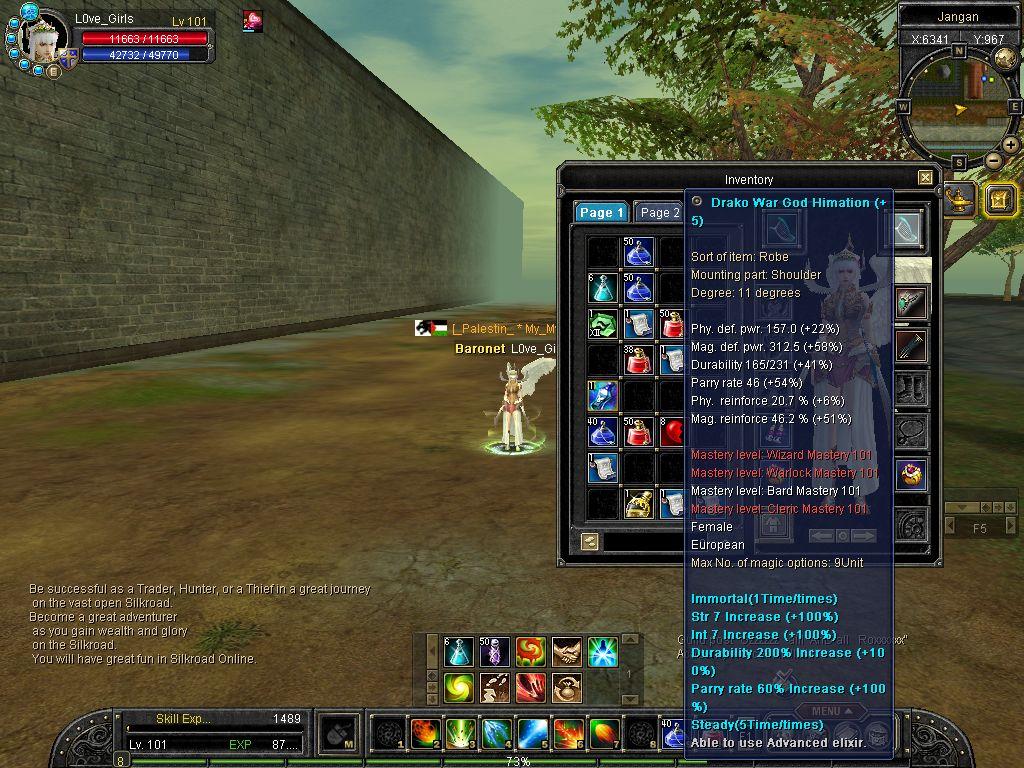Open the world map globe button
This screenshot has height=768, width=1024.
(x=1005, y=57)
